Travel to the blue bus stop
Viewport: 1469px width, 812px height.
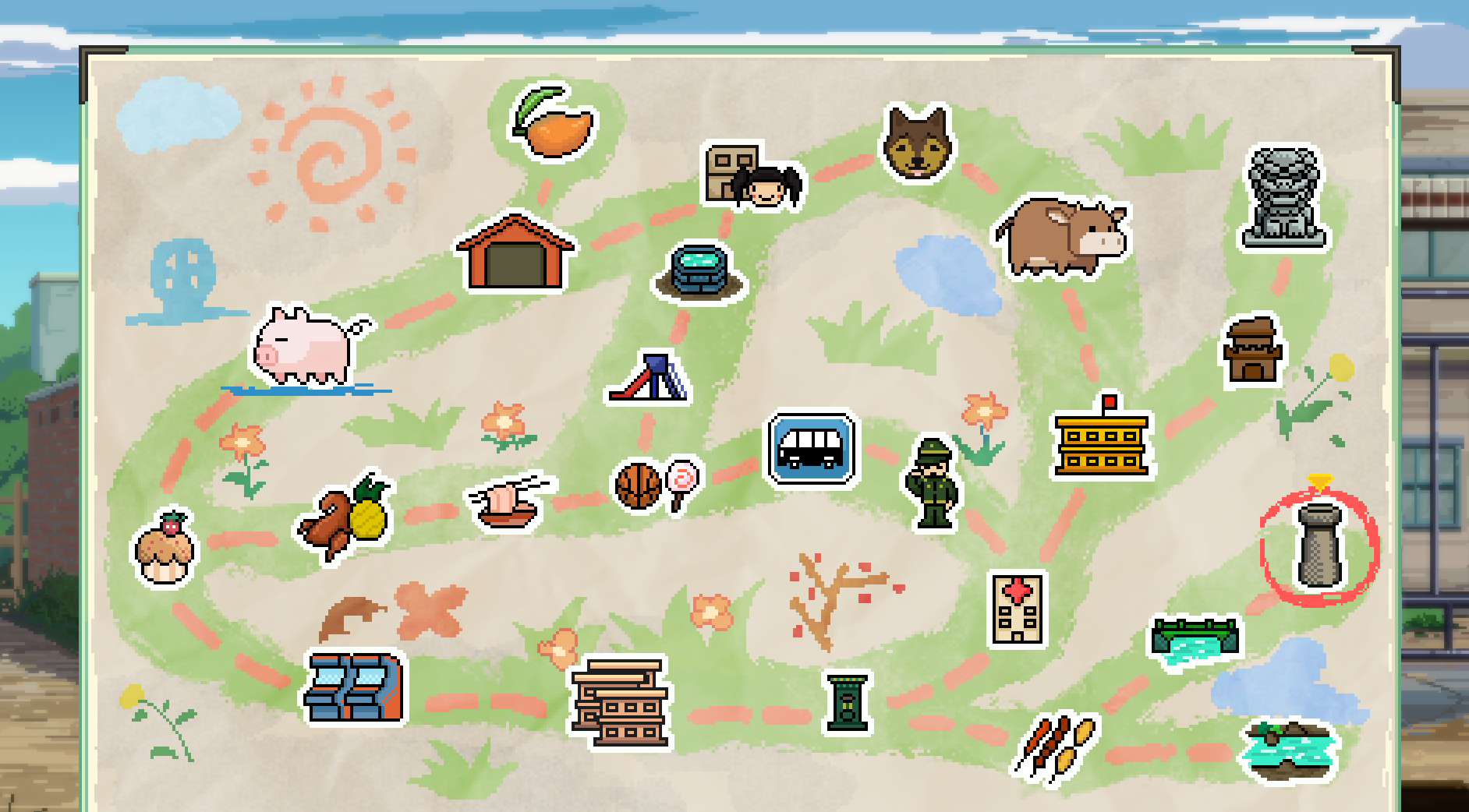pos(811,449)
